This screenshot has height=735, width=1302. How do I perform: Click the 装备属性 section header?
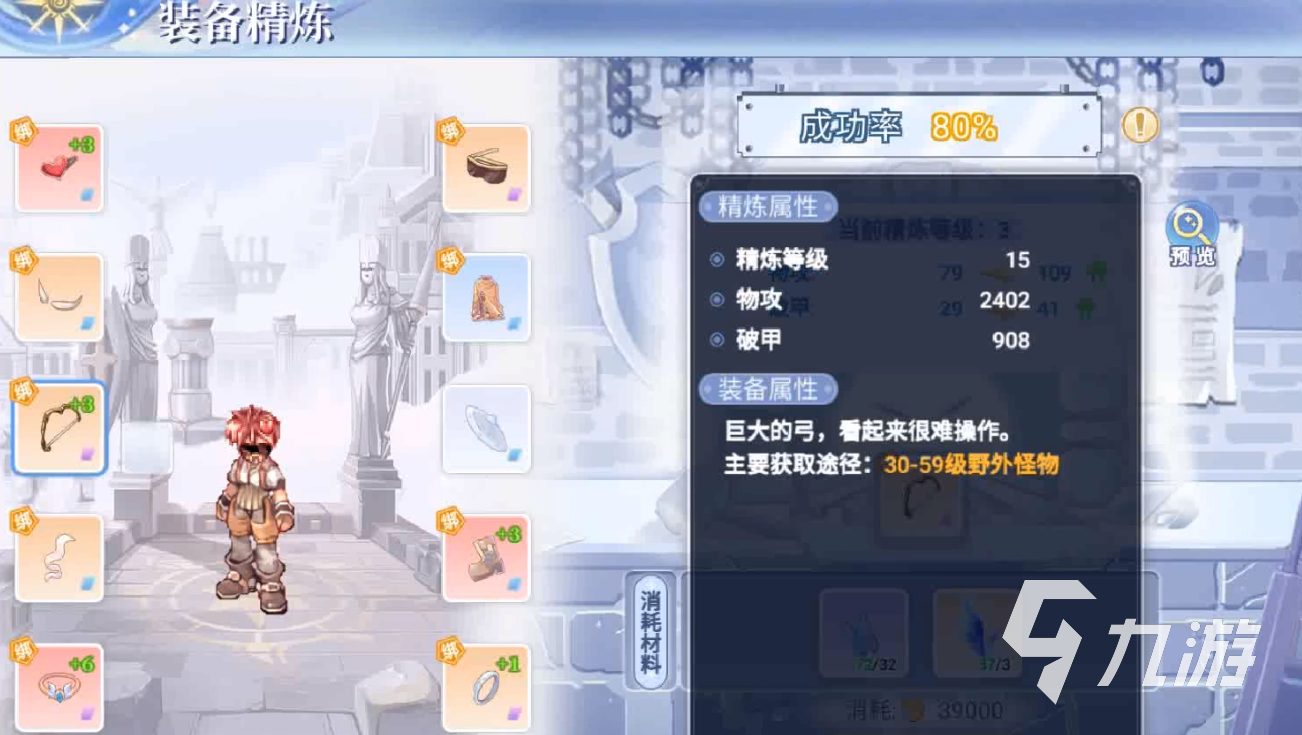(x=768, y=390)
